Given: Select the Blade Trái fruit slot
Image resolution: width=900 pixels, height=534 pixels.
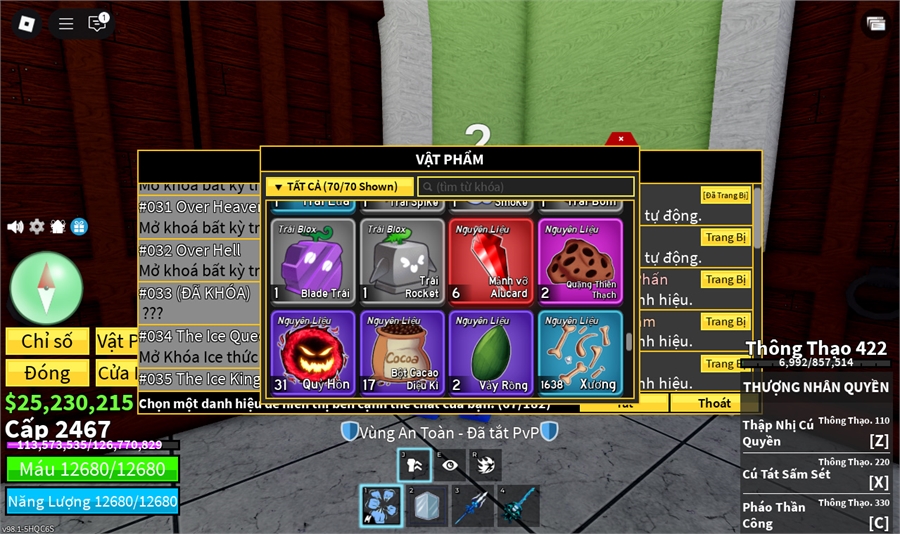Looking at the screenshot, I should [313, 261].
